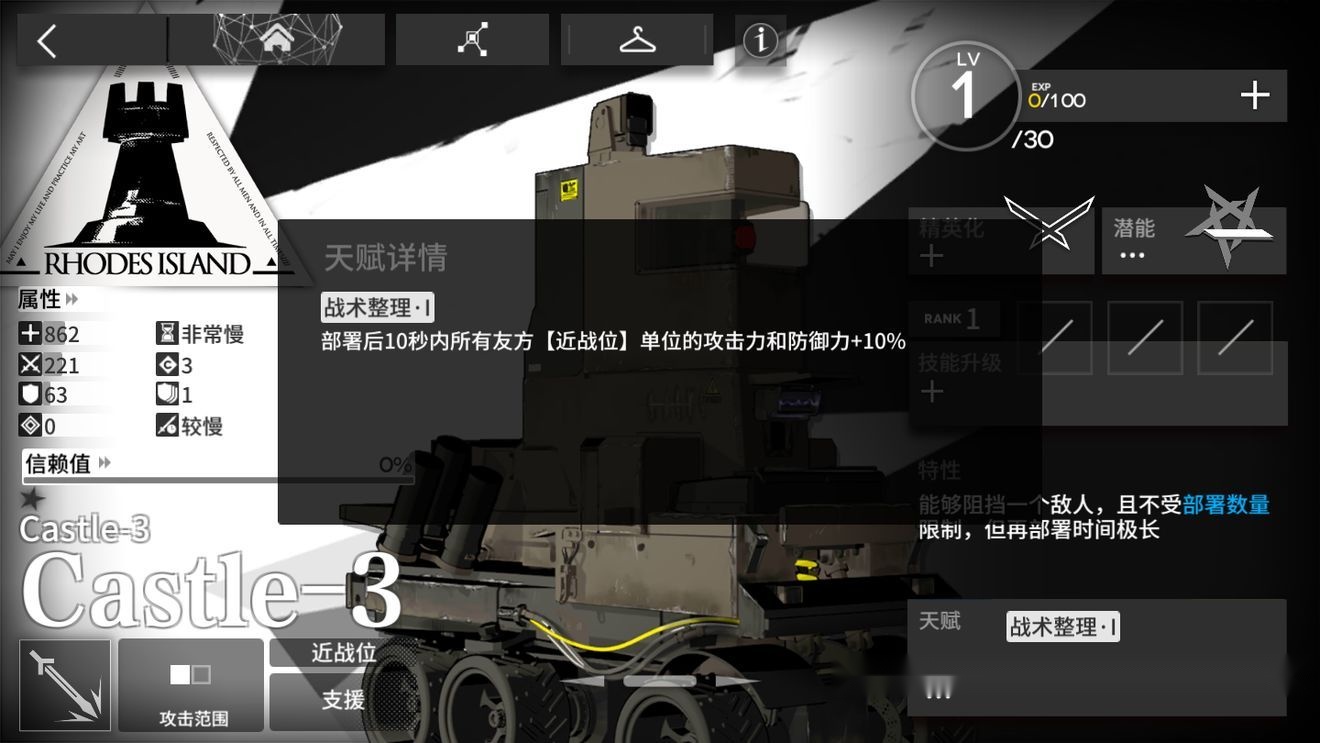Tap the info (i) icon

[760, 40]
